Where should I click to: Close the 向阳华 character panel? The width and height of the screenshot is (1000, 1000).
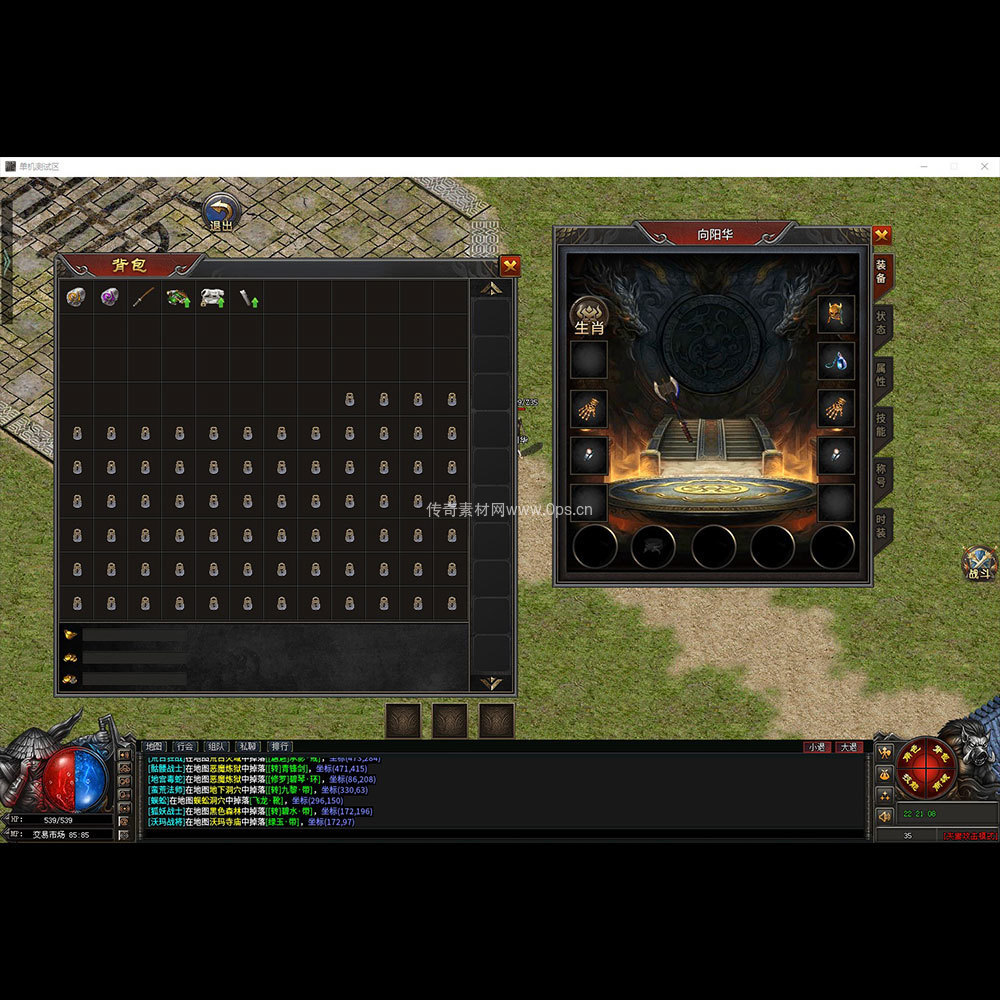pyautogui.click(x=881, y=235)
